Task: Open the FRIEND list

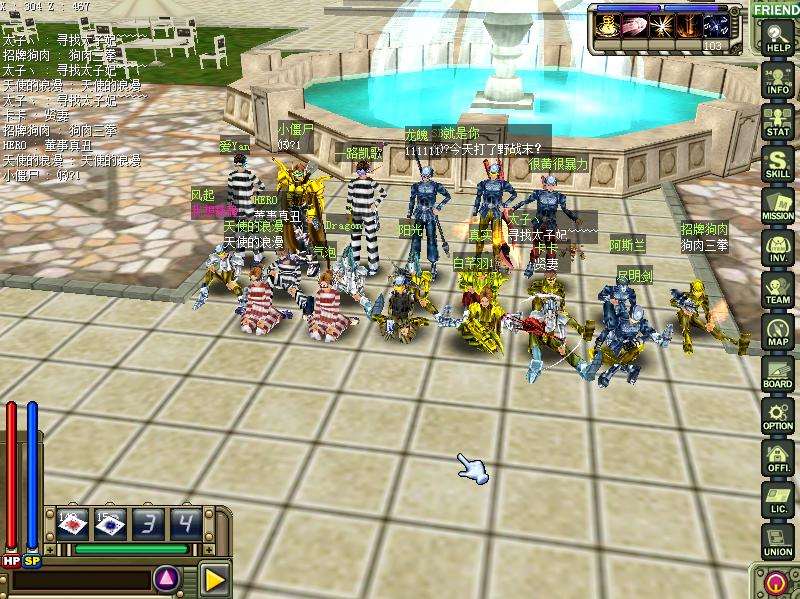Action: [776, 10]
